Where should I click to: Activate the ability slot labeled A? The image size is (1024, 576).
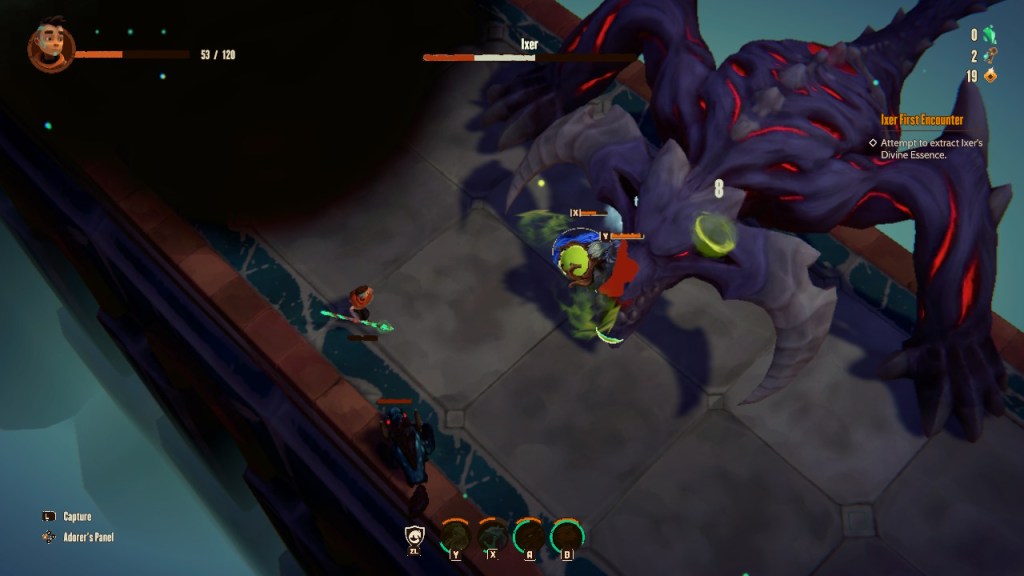click(529, 536)
